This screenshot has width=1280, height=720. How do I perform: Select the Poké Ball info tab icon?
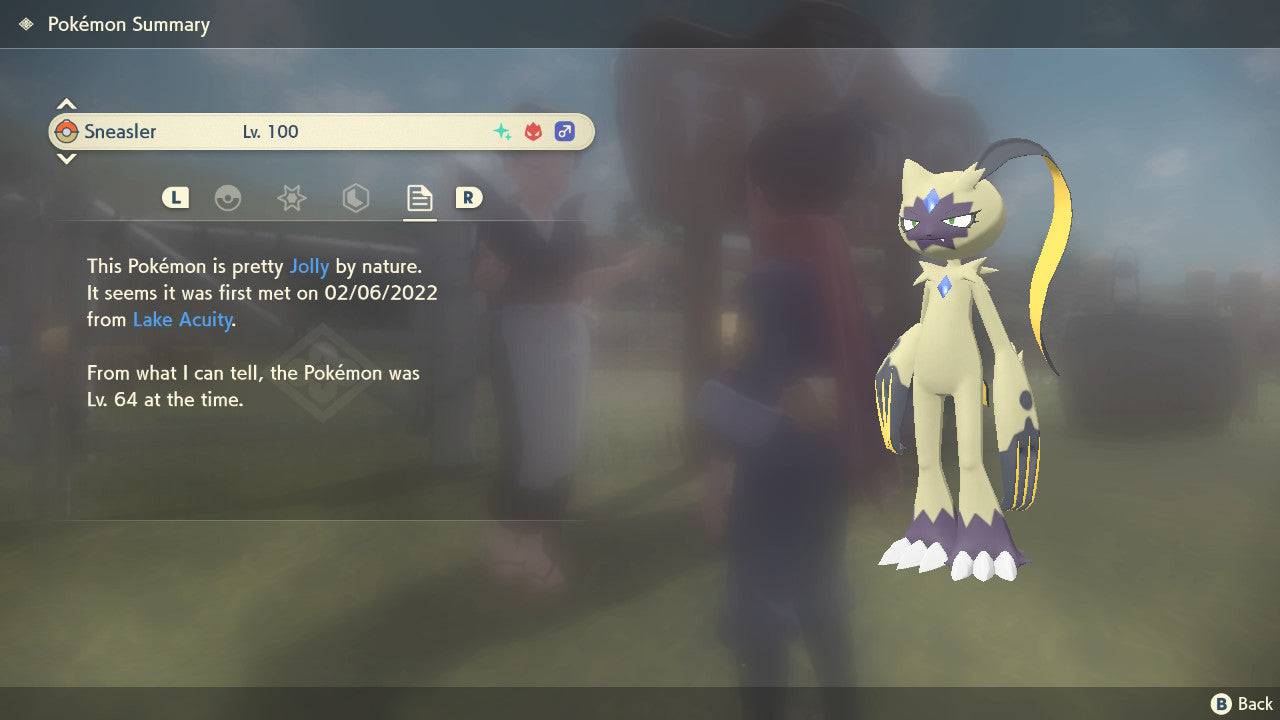tap(229, 198)
